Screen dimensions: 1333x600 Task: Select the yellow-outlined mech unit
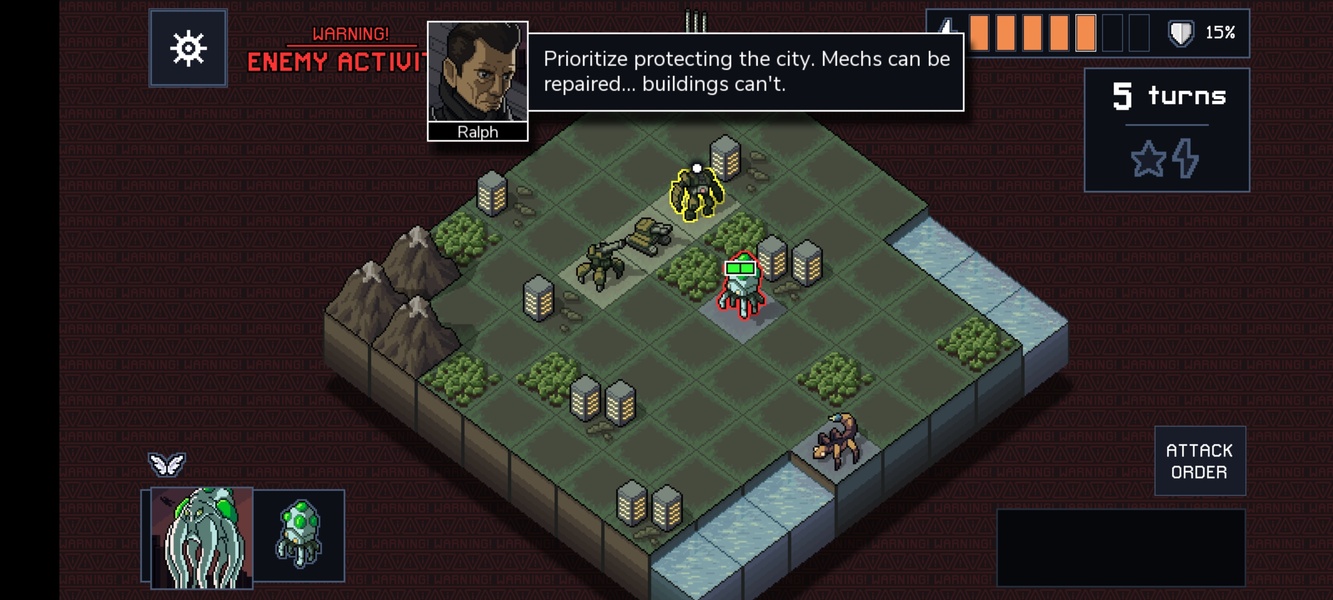point(695,194)
